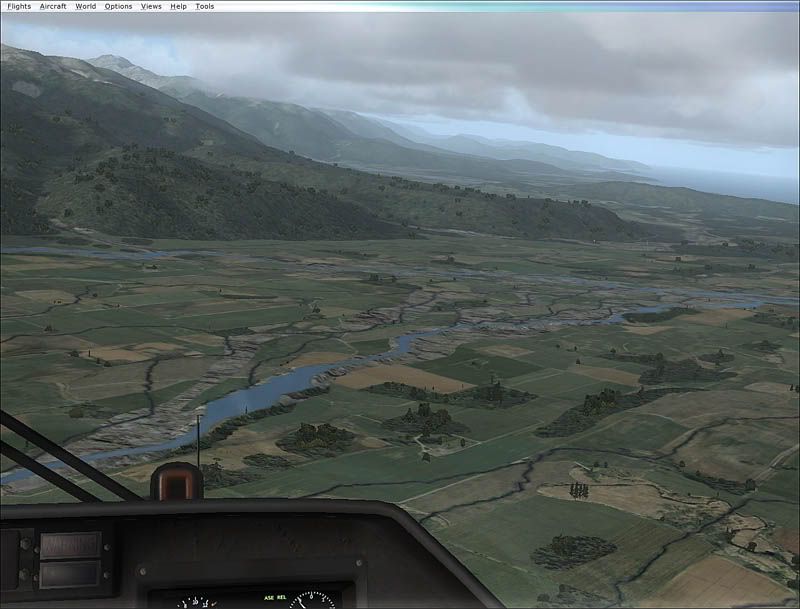Open the Tools menu
Viewport: 800px width, 609px height.
tap(204, 6)
